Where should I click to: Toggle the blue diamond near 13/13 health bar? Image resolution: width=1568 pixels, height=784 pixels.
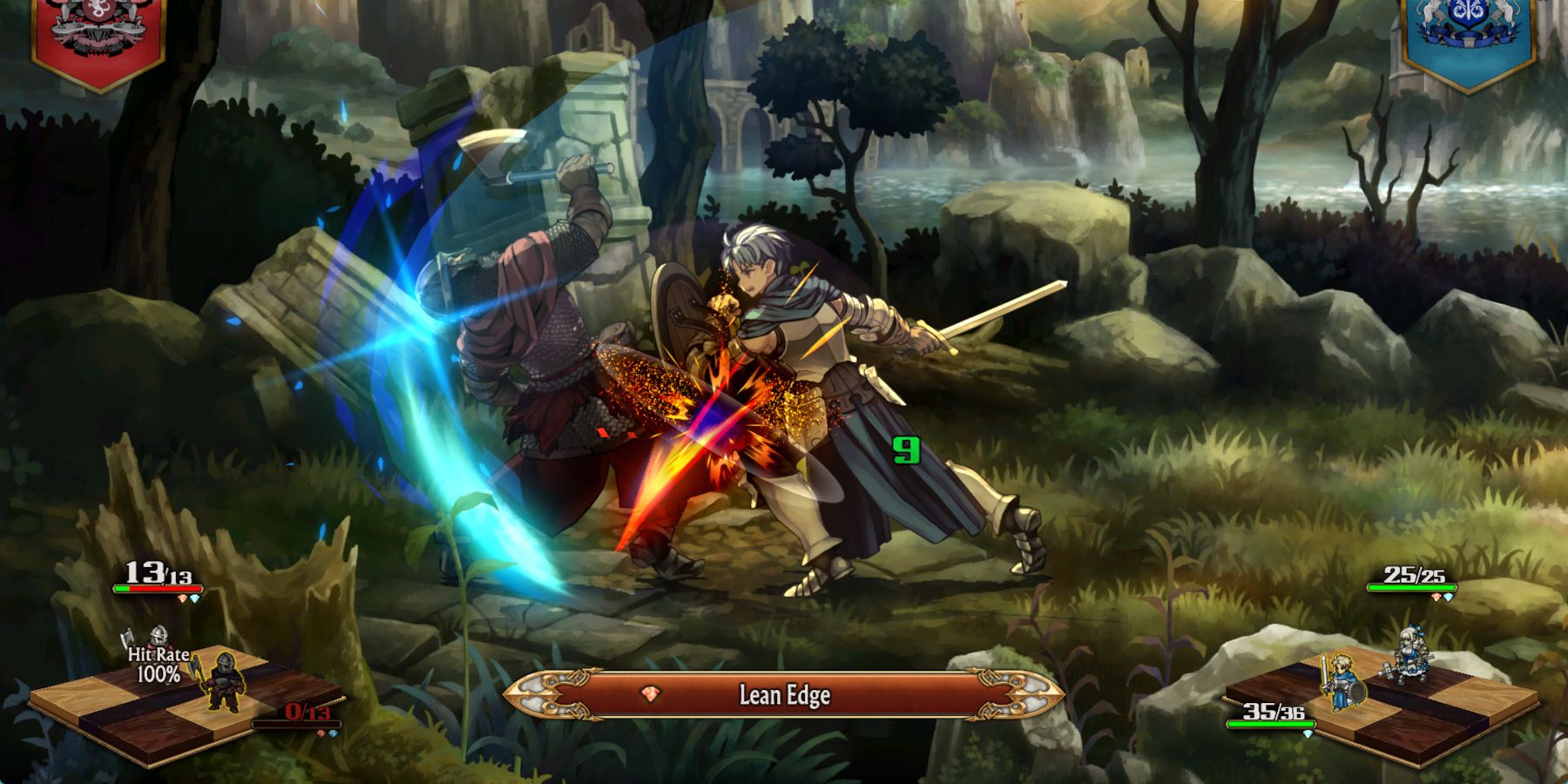coord(196,598)
